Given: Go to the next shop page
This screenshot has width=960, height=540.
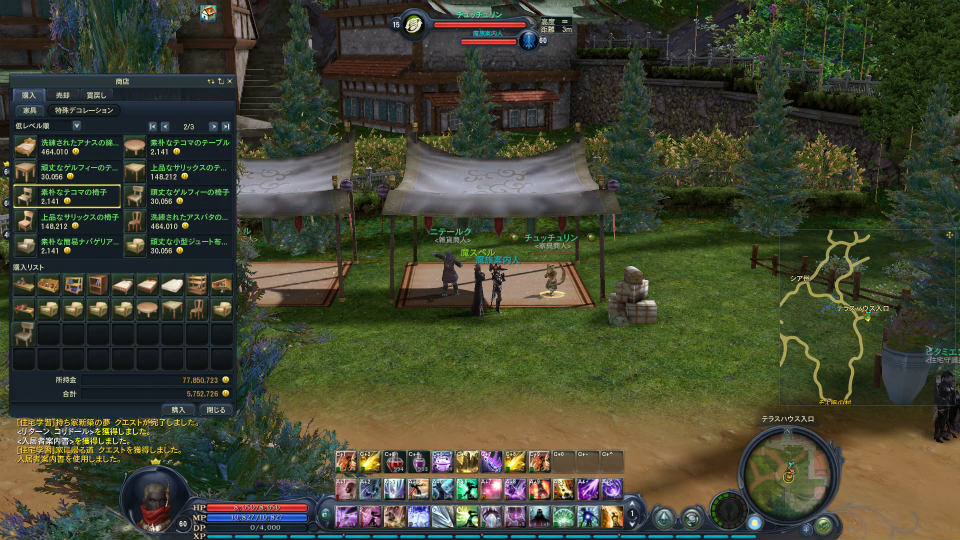Looking at the screenshot, I should point(211,126).
